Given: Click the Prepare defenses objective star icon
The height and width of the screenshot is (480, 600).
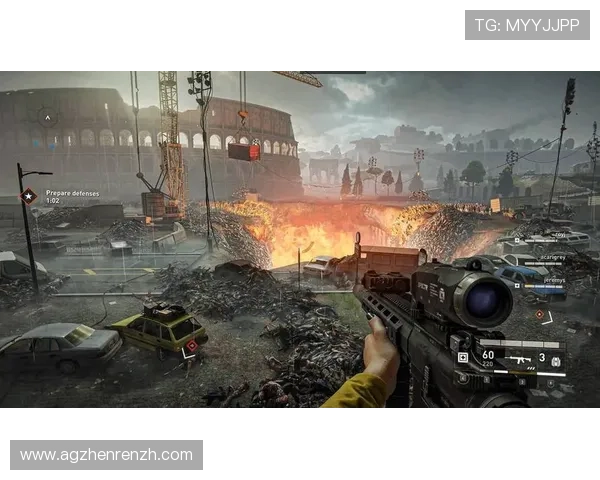Looking at the screenshot, I should (x=30, y=197).
